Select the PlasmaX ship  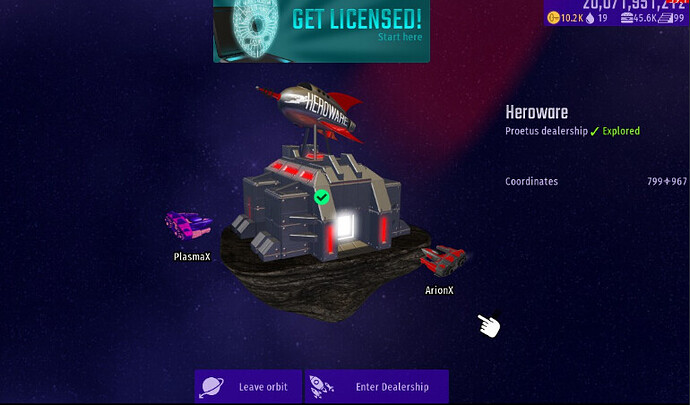pyautogui.click(x=189, y=226)
